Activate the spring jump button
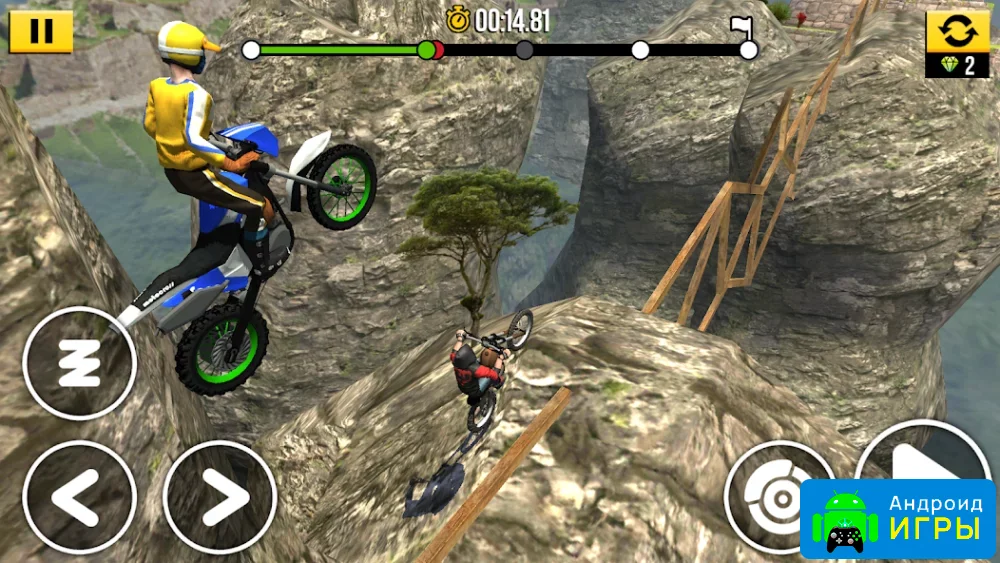 point(79,362)
